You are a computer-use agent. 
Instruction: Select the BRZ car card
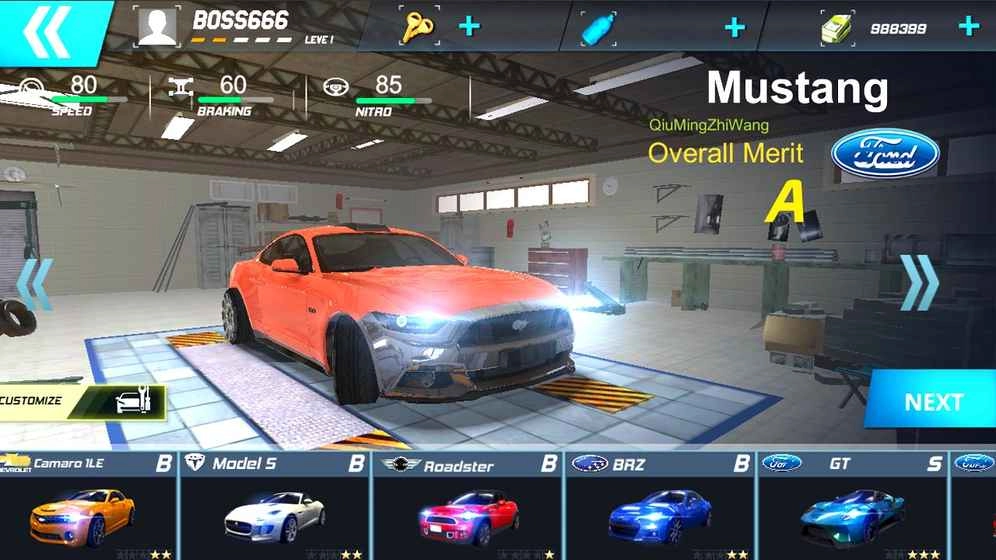(x=660, y=505)
